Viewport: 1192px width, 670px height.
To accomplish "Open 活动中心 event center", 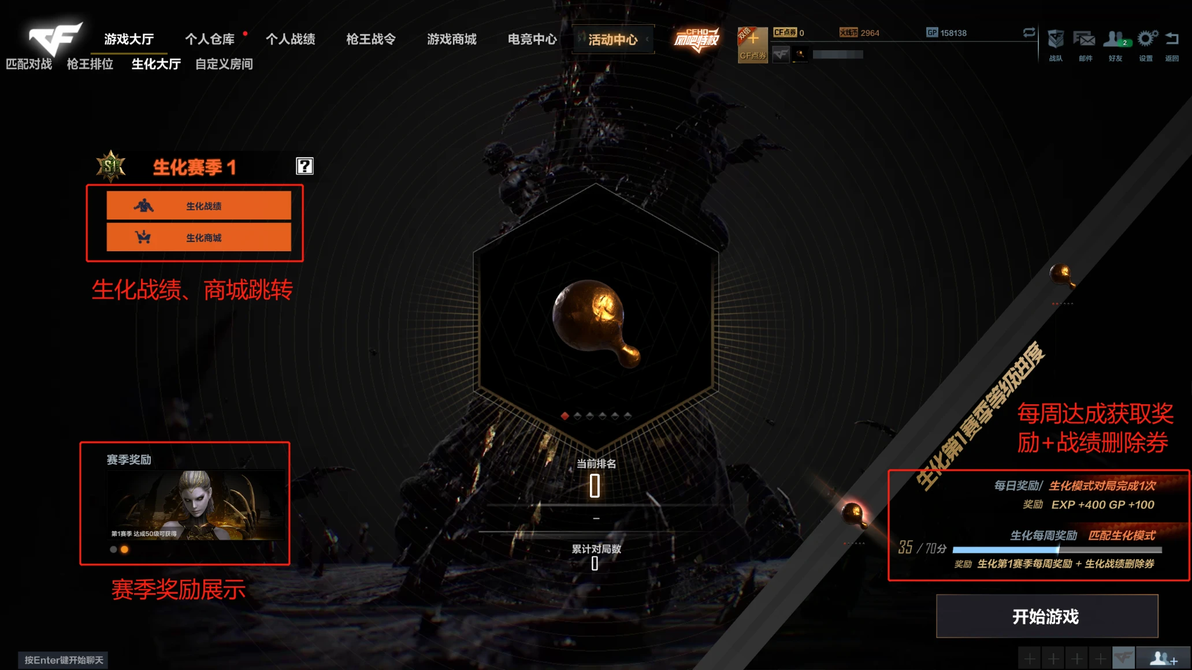I will (613, 40).
